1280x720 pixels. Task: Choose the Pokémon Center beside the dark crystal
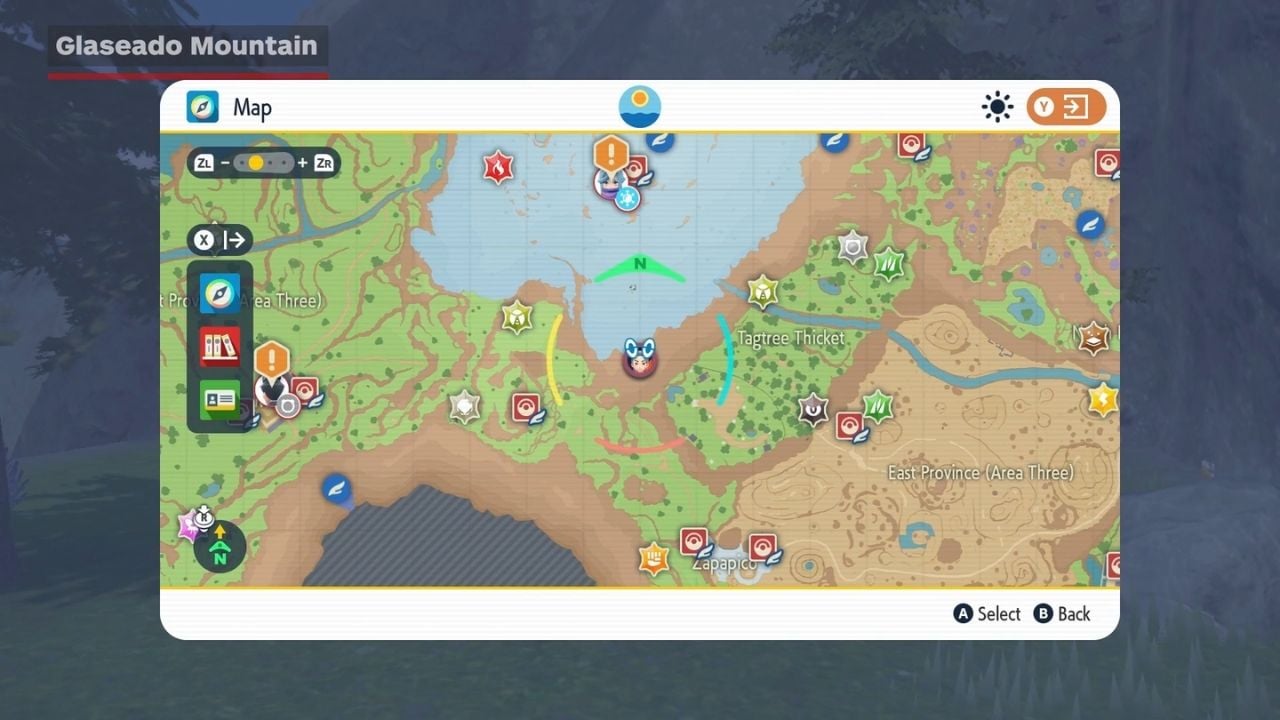850,426
